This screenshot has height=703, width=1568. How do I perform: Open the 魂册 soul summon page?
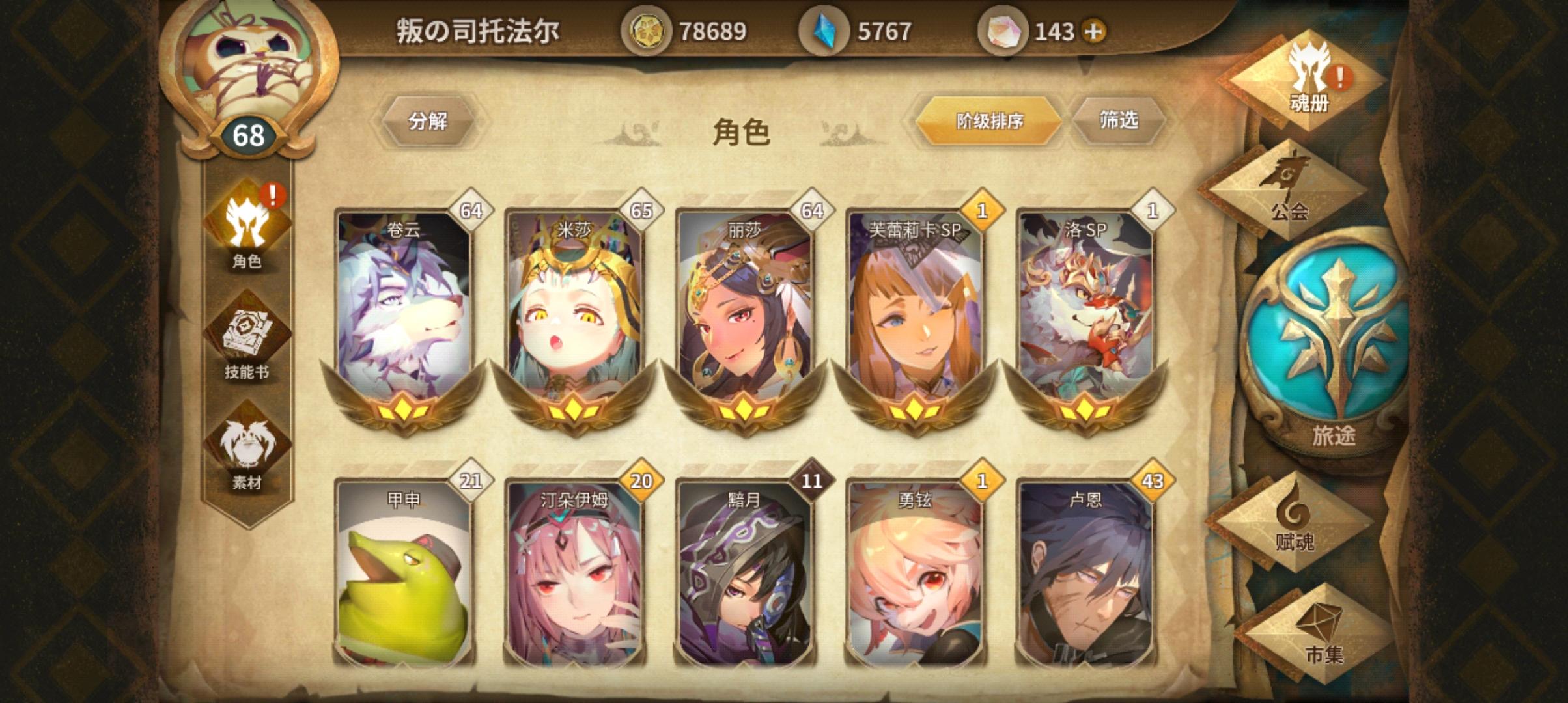click(1309, 78)
